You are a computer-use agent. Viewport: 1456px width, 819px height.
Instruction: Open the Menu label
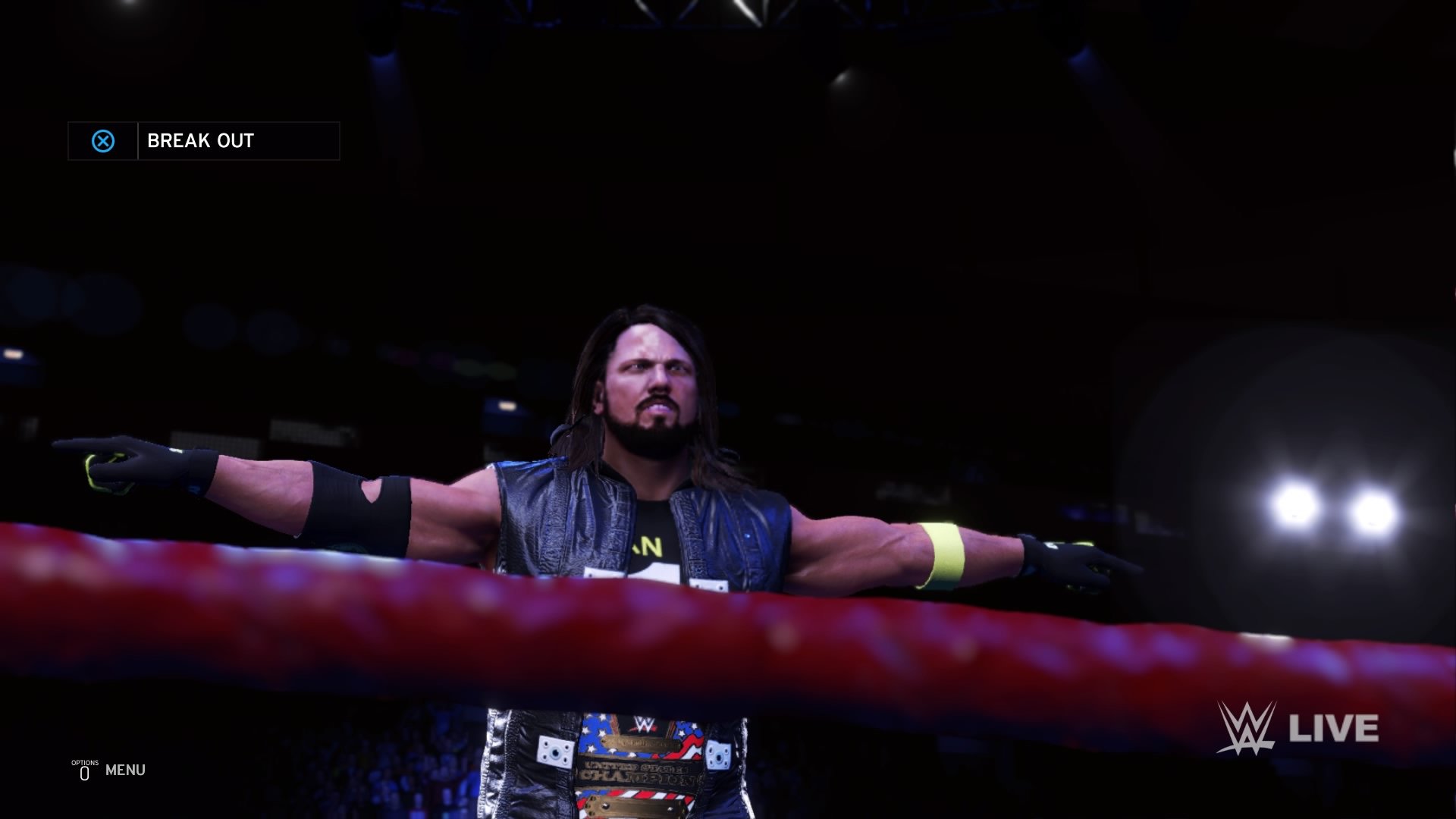125,770
